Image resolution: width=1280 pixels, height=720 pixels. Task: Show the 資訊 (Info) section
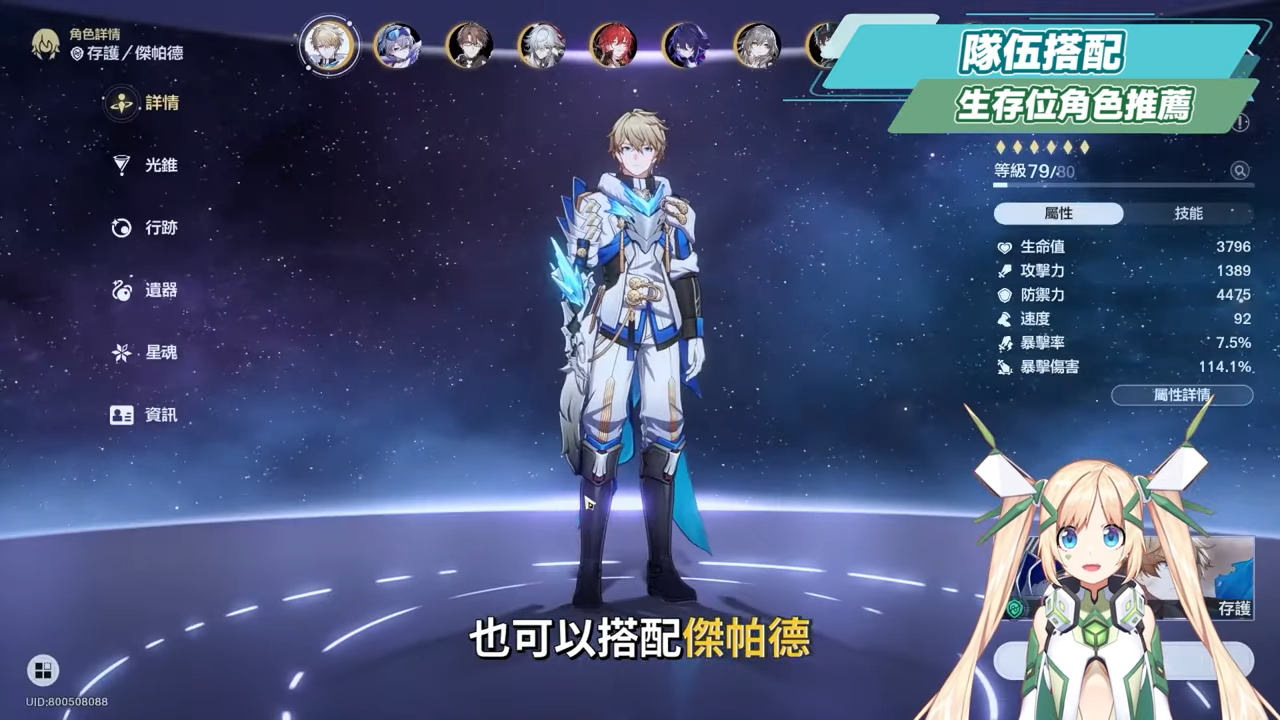click(x=145, y=415)
